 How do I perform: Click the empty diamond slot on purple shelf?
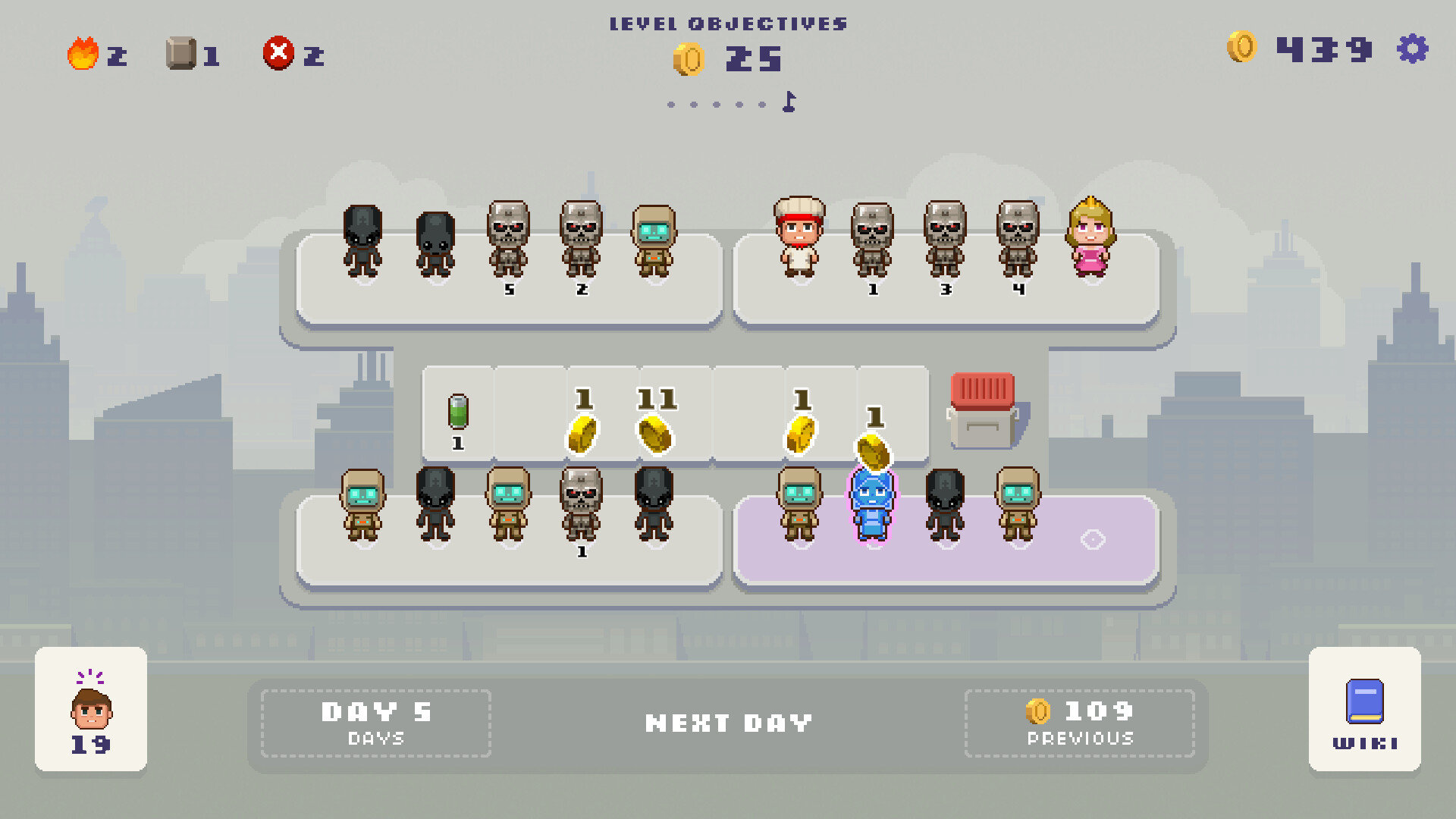(x=1094, y=540)
